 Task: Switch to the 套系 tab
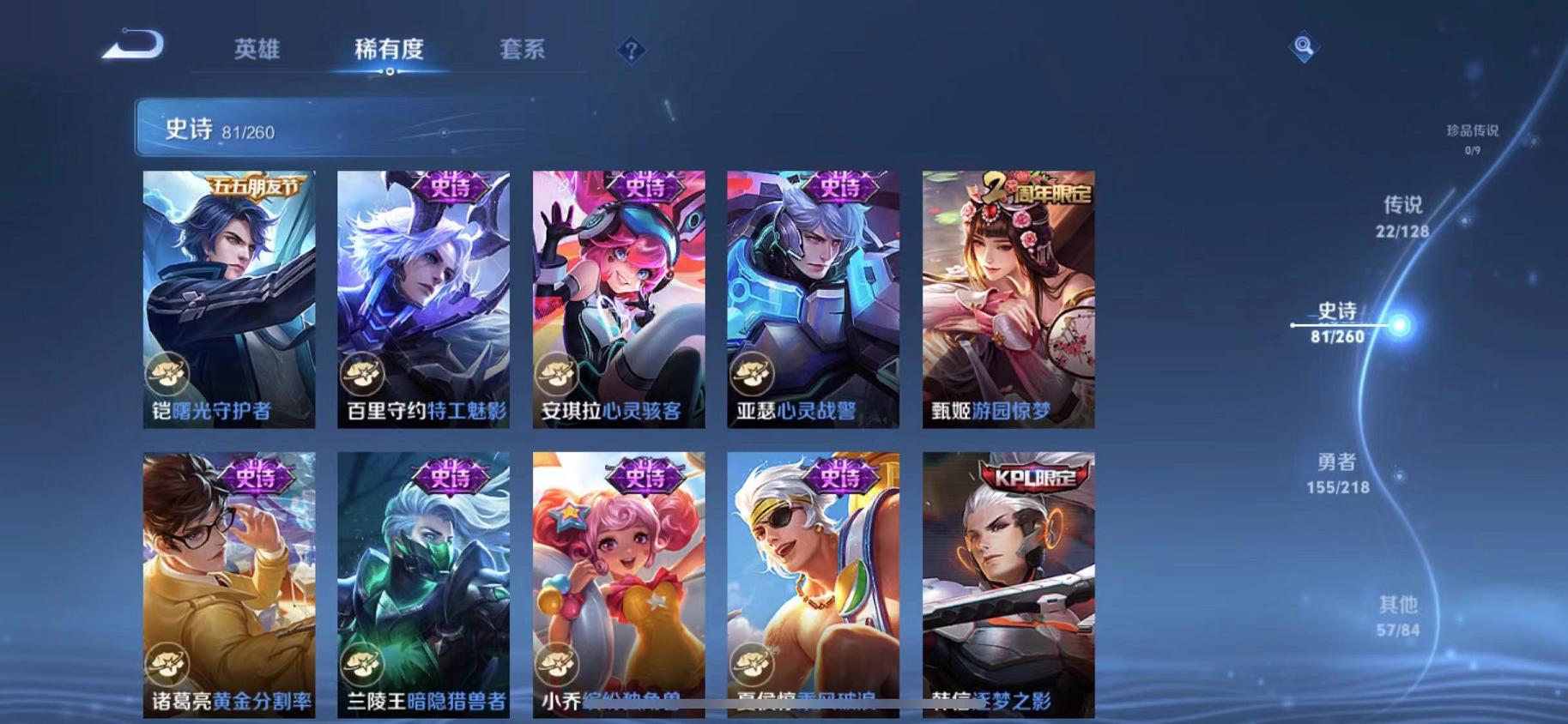point(522,50)
